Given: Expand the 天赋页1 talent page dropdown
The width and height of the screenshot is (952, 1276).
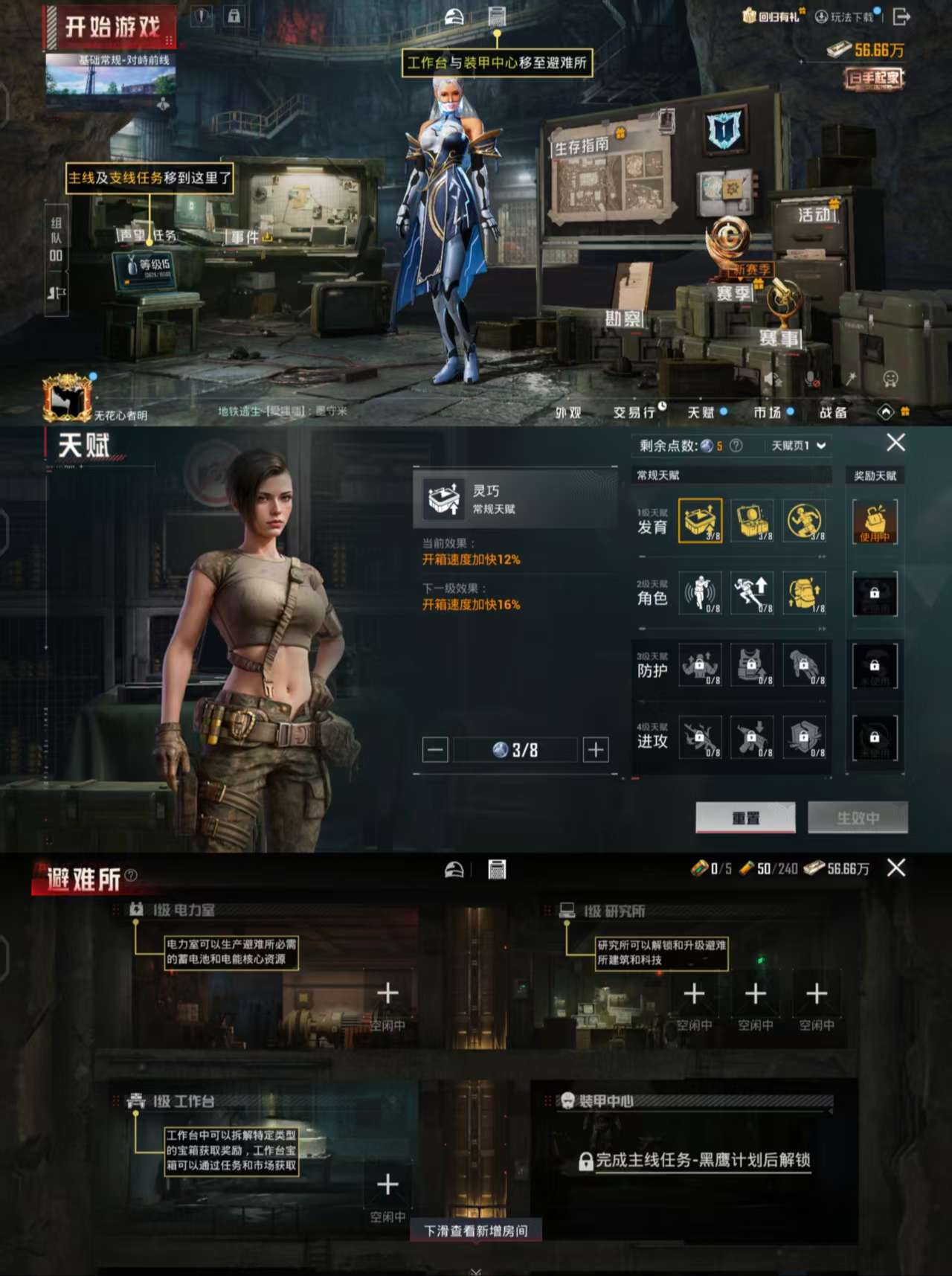Looking at the screenshot, I should point(794,445).
